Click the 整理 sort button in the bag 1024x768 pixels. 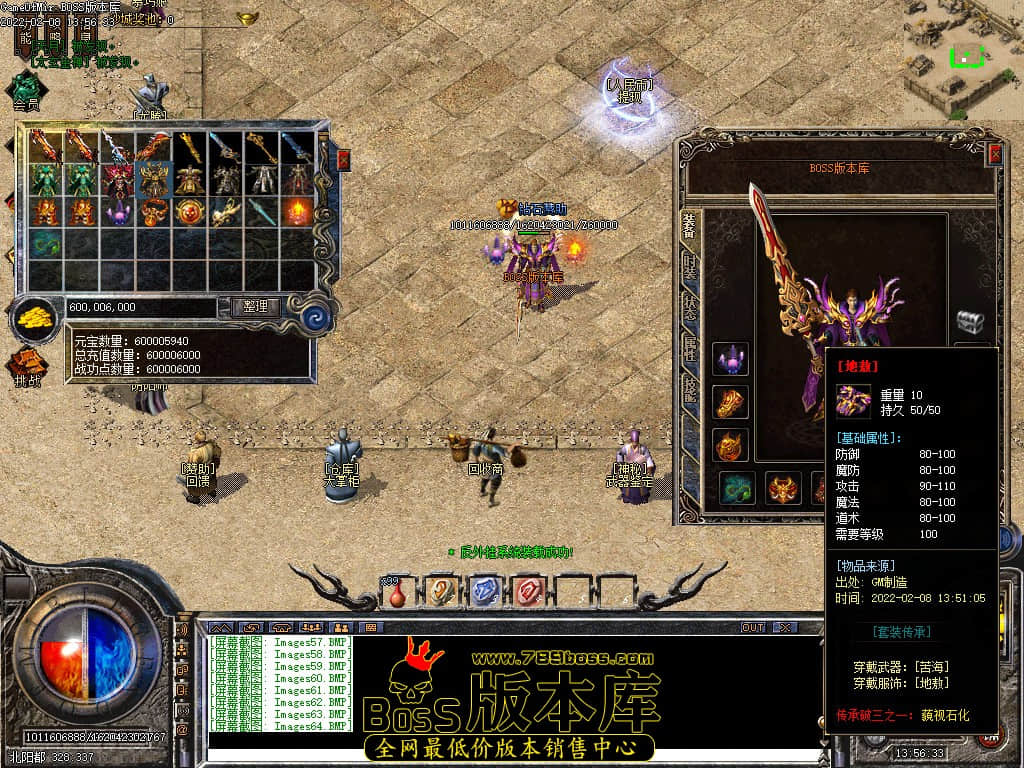(255, 307)
